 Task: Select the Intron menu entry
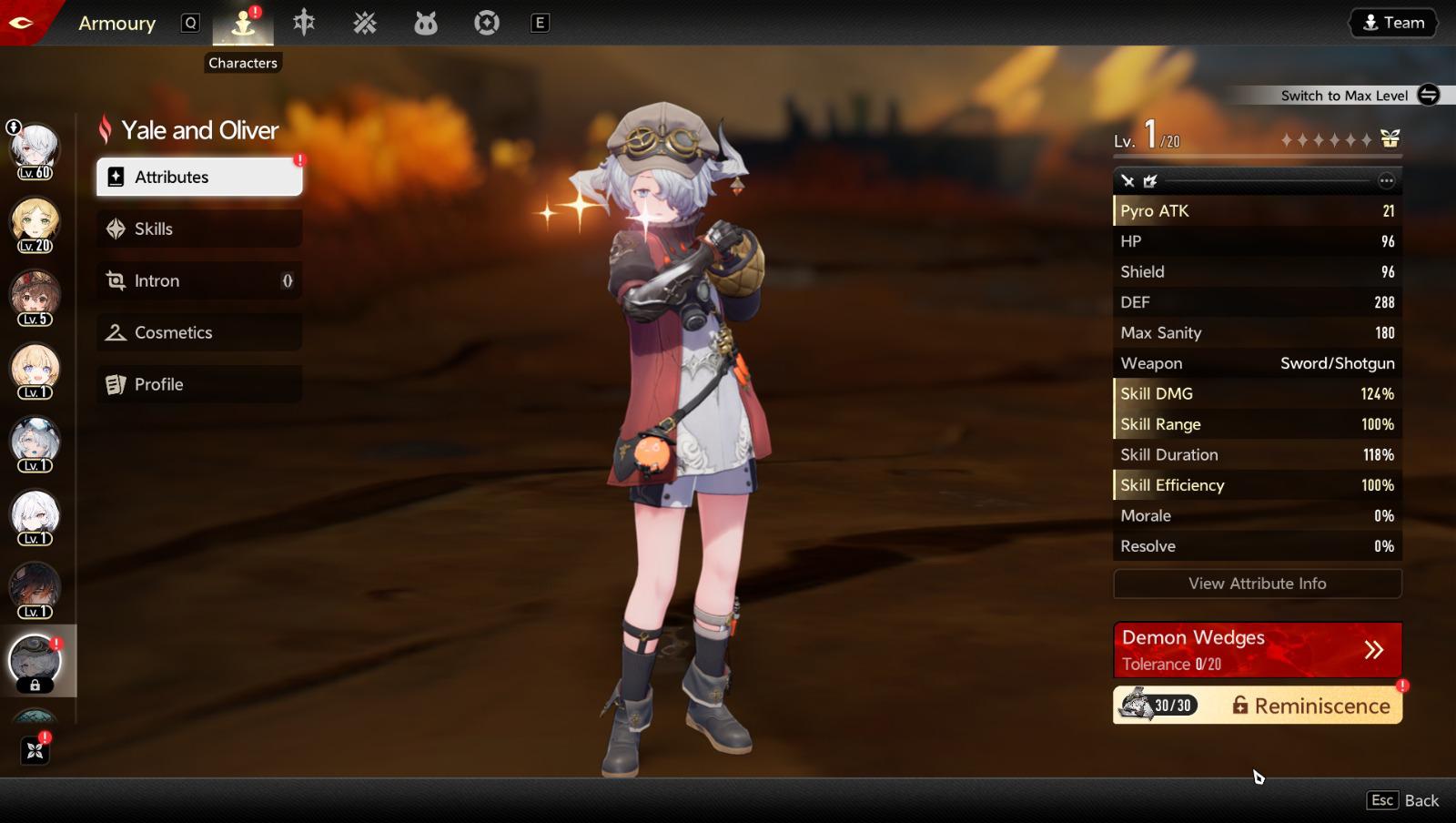click(x=199, y=280)
